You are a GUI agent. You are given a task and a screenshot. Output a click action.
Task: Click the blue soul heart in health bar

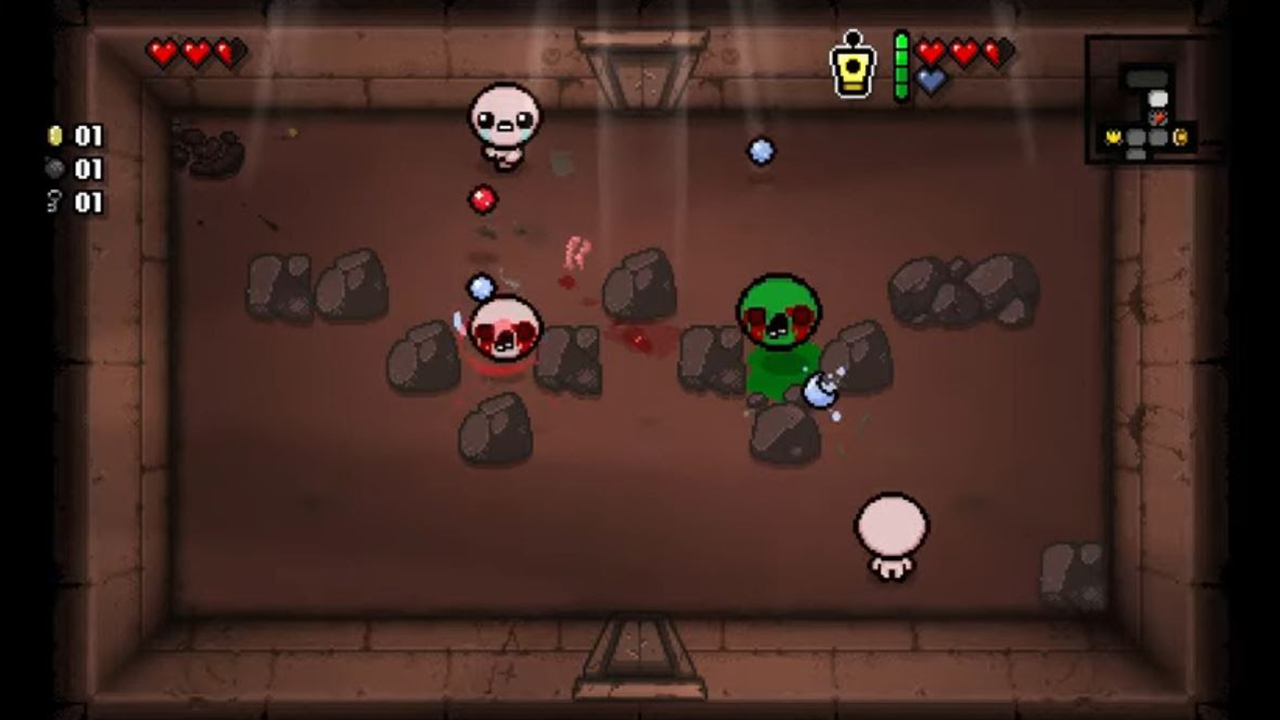pyautogui.click(x=931, y=80)
